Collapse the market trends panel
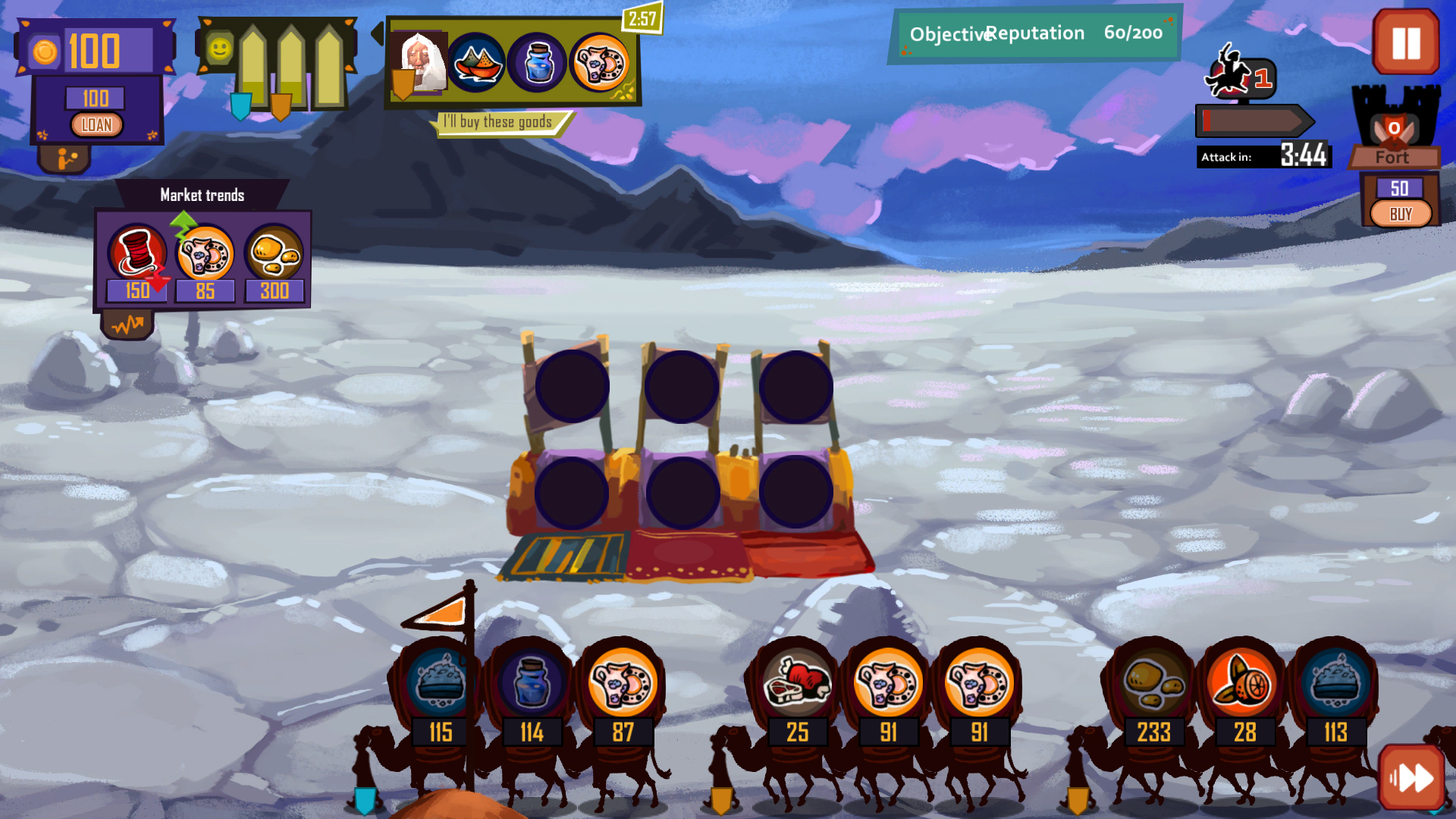 (x=127, y=326)
